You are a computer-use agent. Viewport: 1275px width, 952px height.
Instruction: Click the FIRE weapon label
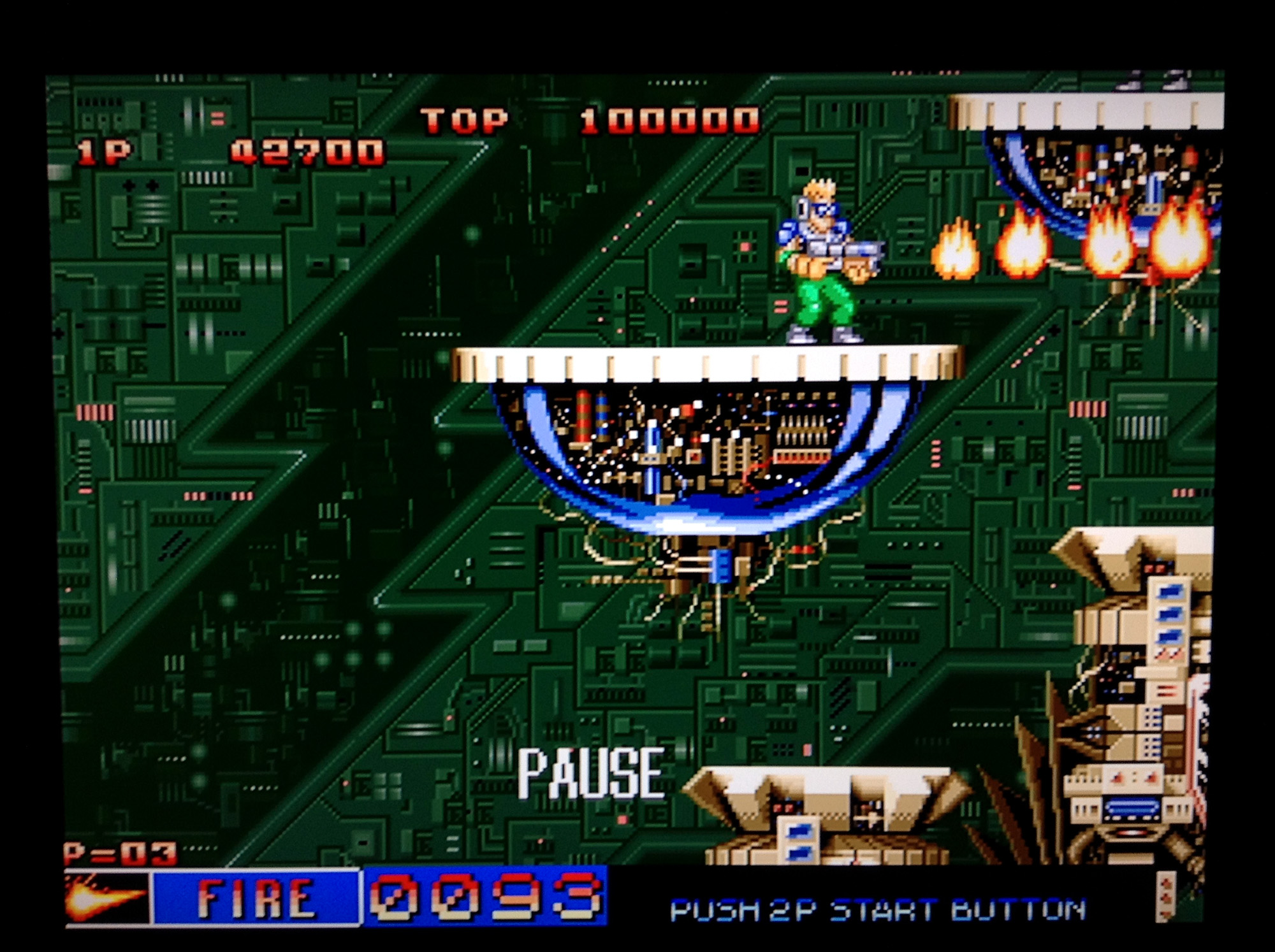(x=256, y=897)
